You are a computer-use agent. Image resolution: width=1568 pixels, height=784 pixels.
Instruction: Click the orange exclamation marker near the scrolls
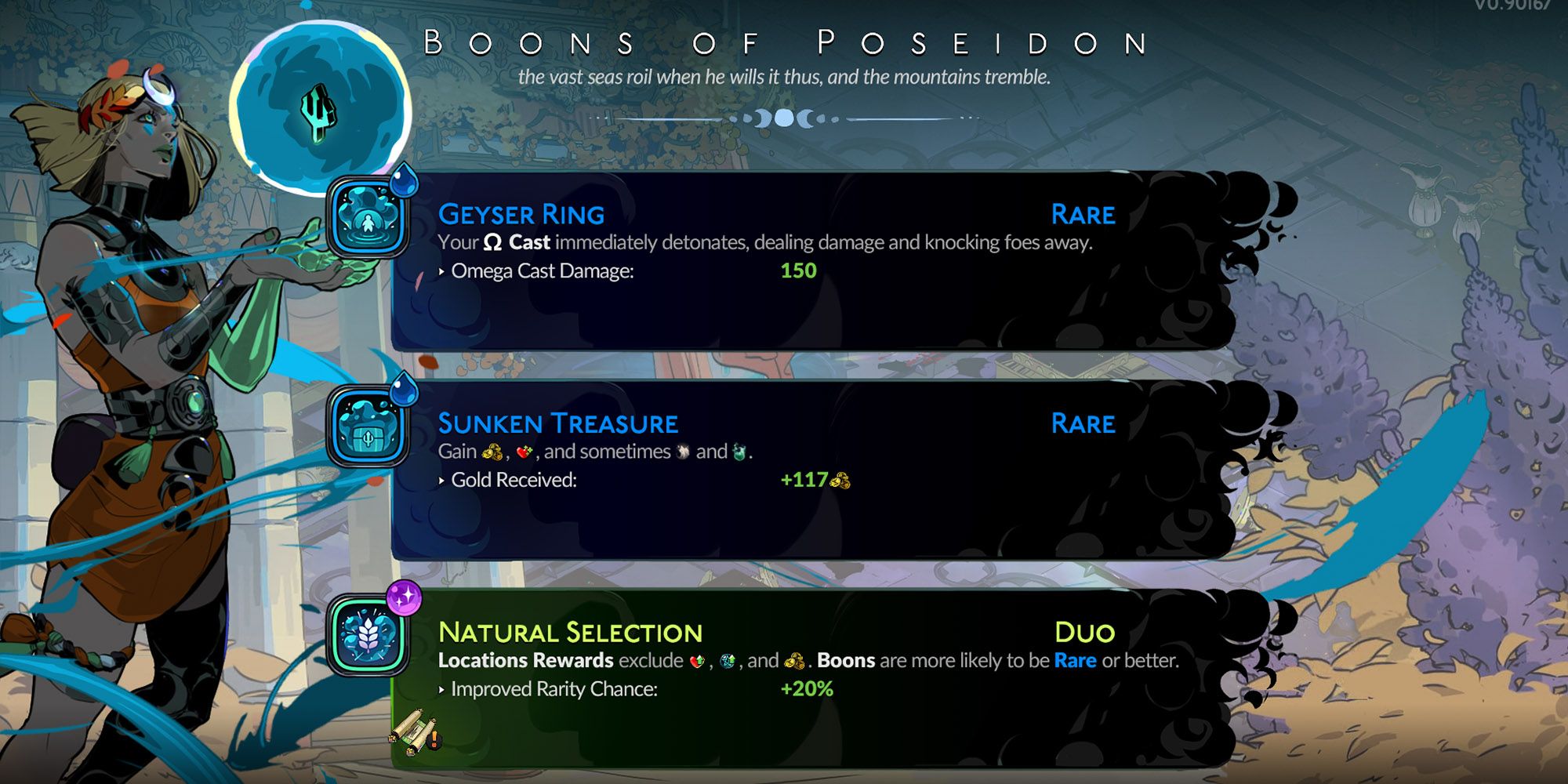coord(434,739)
